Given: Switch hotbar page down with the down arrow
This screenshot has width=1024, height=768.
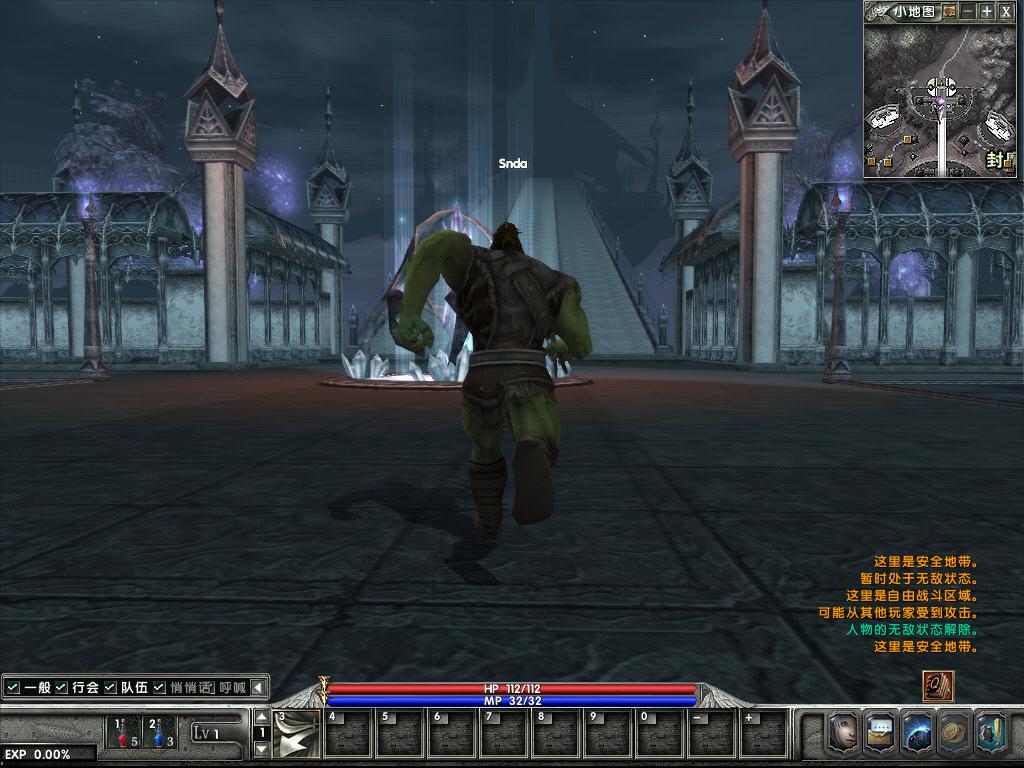Looking at the screenshot, I should point(262,749).
